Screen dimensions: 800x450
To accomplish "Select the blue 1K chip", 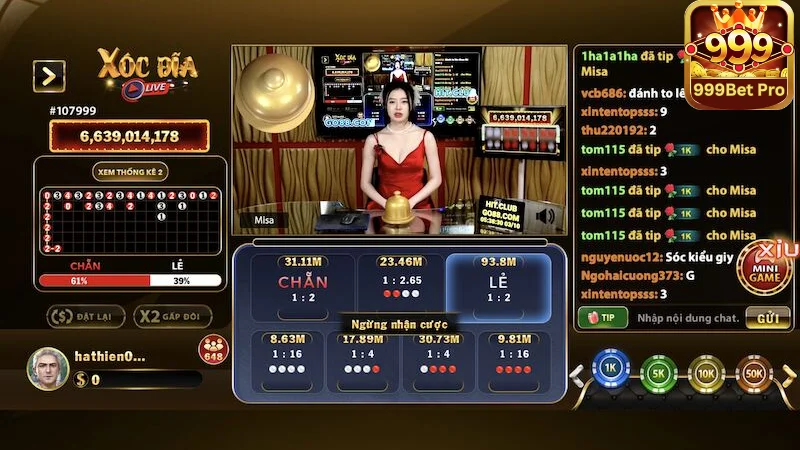I will pyautogui.click(x=609, y=372).
